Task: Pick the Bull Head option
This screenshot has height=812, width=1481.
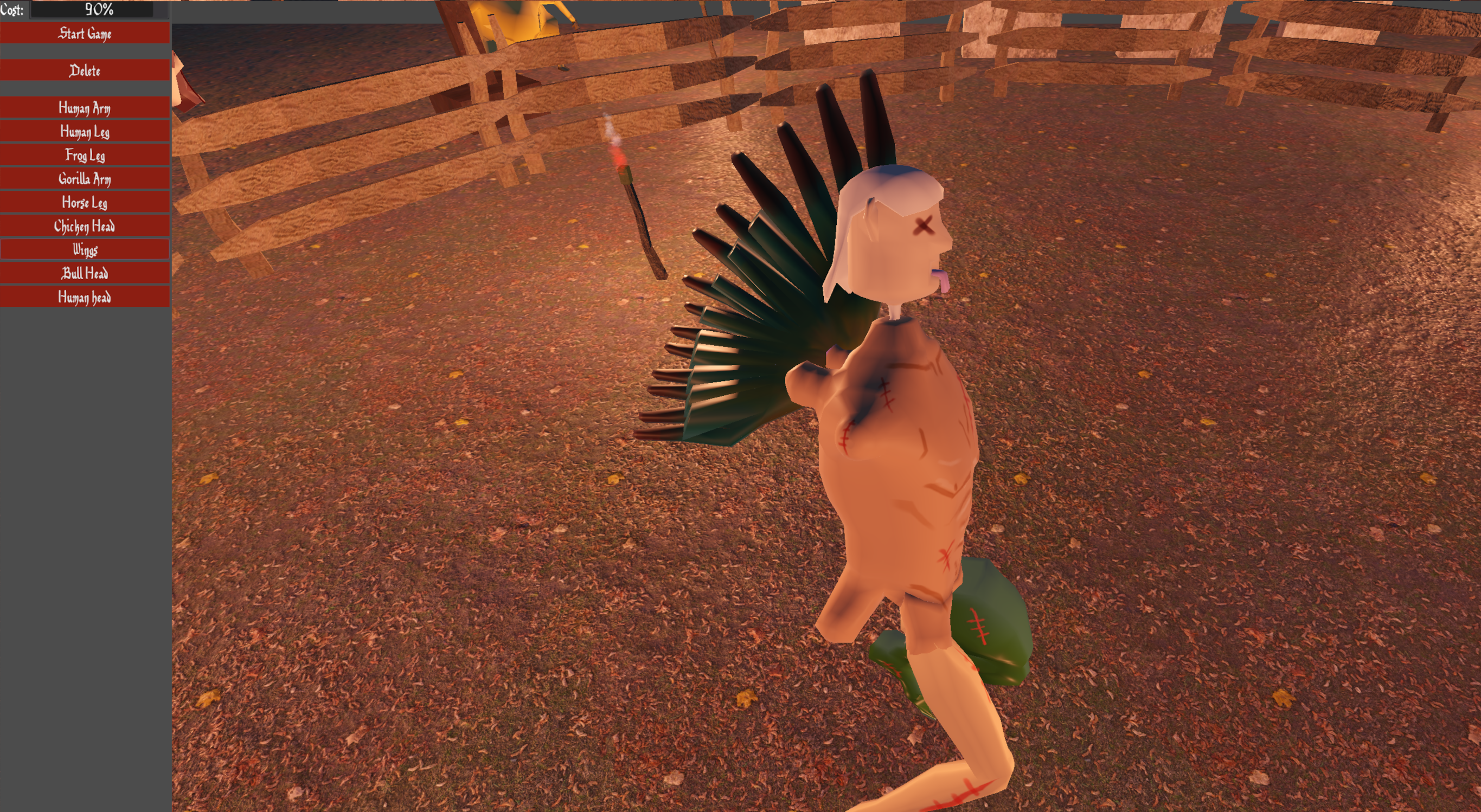Action: pos(85,273)
